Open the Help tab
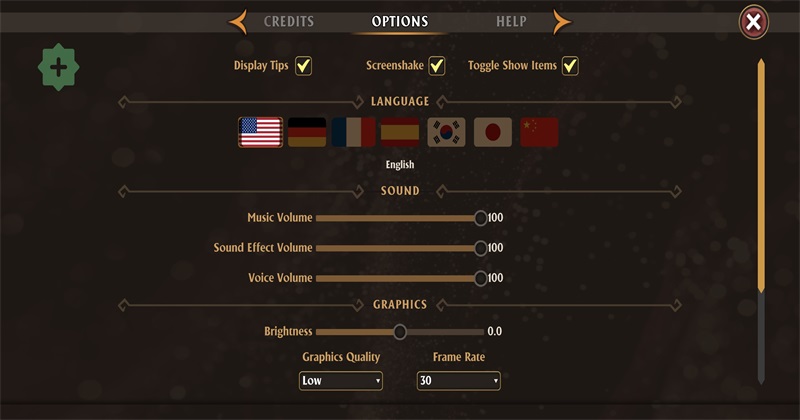800x420 pixels. point(511,21)
